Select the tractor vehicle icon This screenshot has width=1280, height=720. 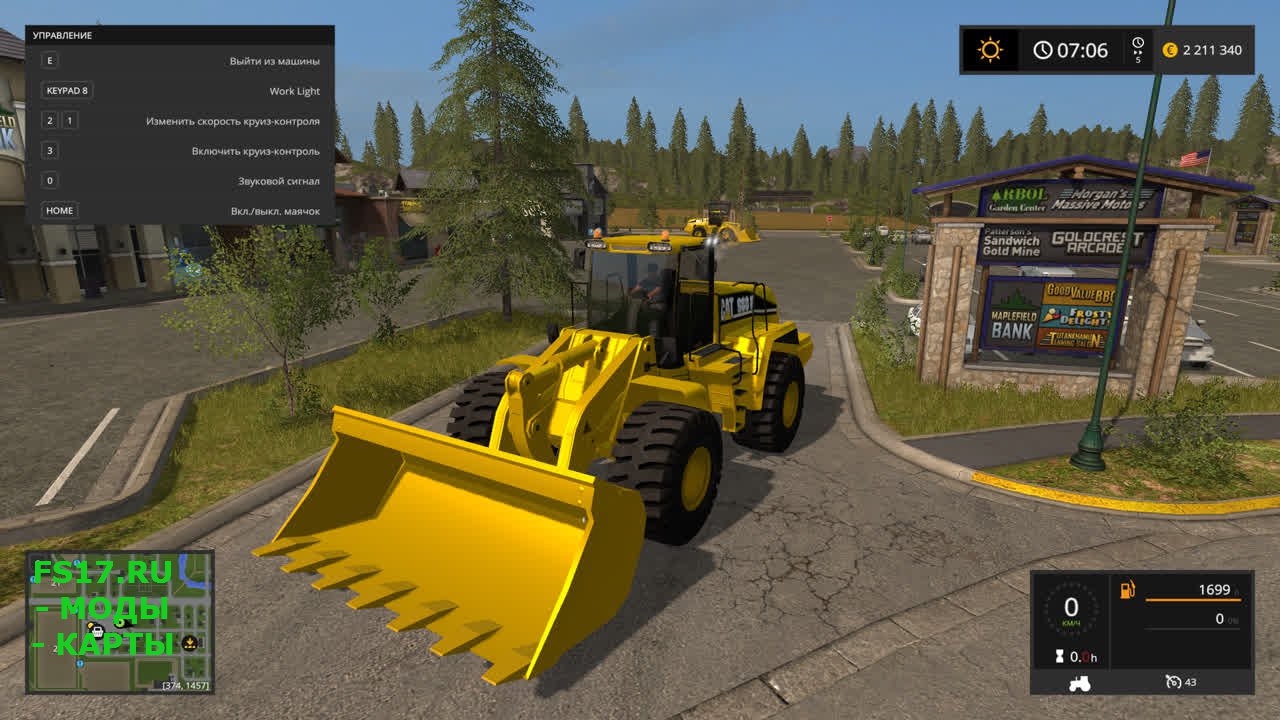tap(1080, 683)
